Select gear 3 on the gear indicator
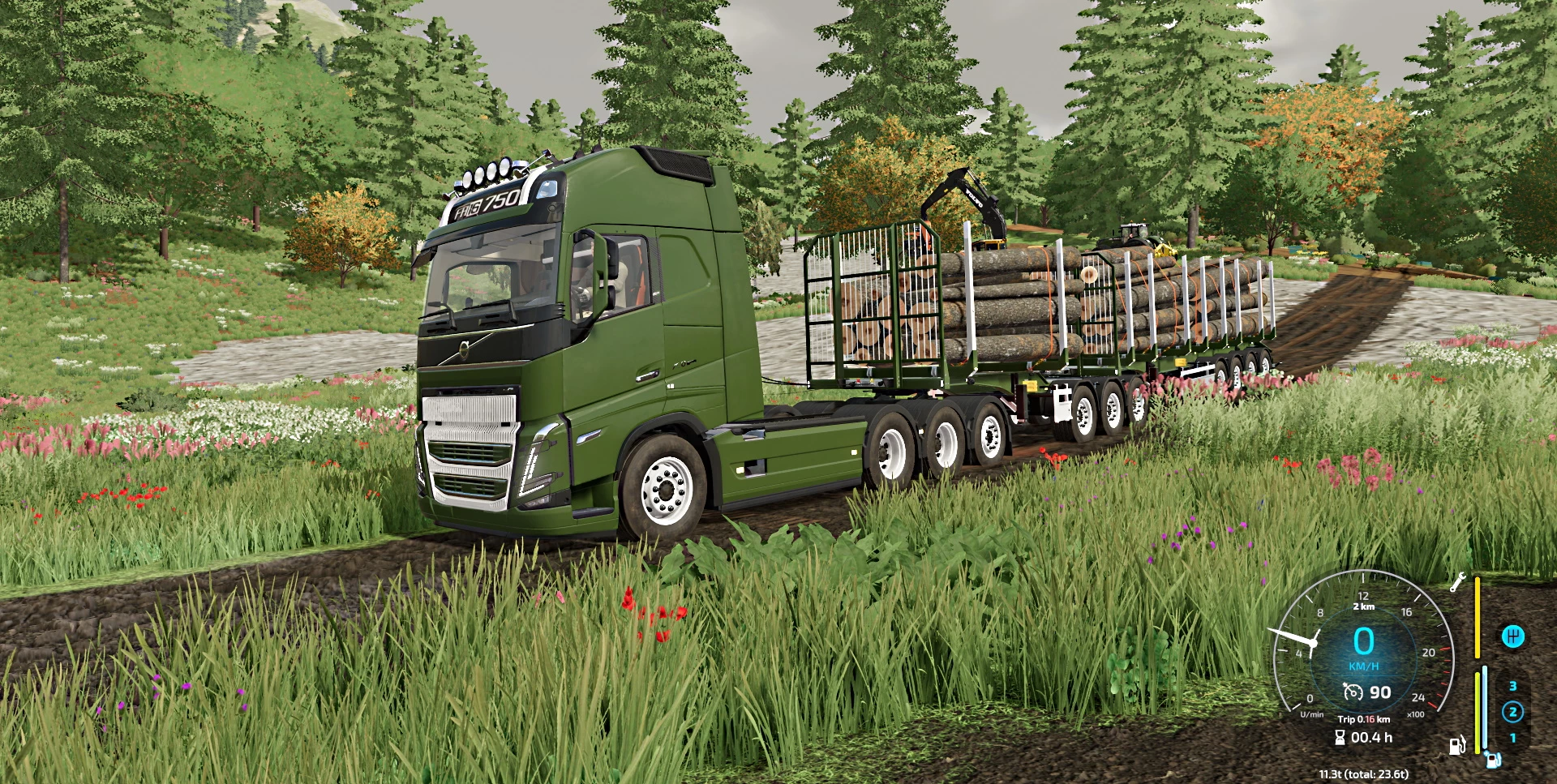The image size is (1557, 784). click(x=1513, y=685)
